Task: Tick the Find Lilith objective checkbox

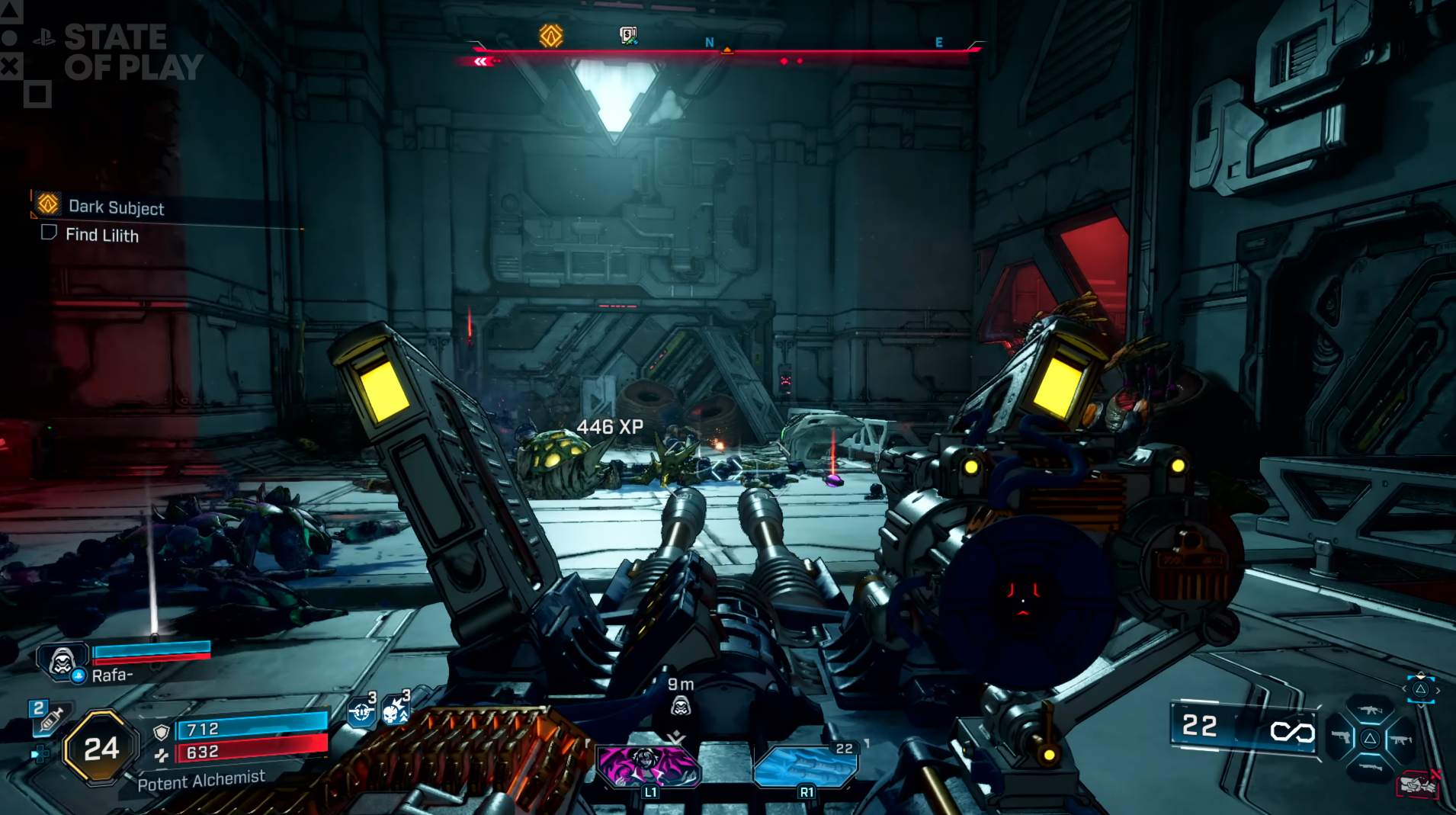Action: pos(49,233)
